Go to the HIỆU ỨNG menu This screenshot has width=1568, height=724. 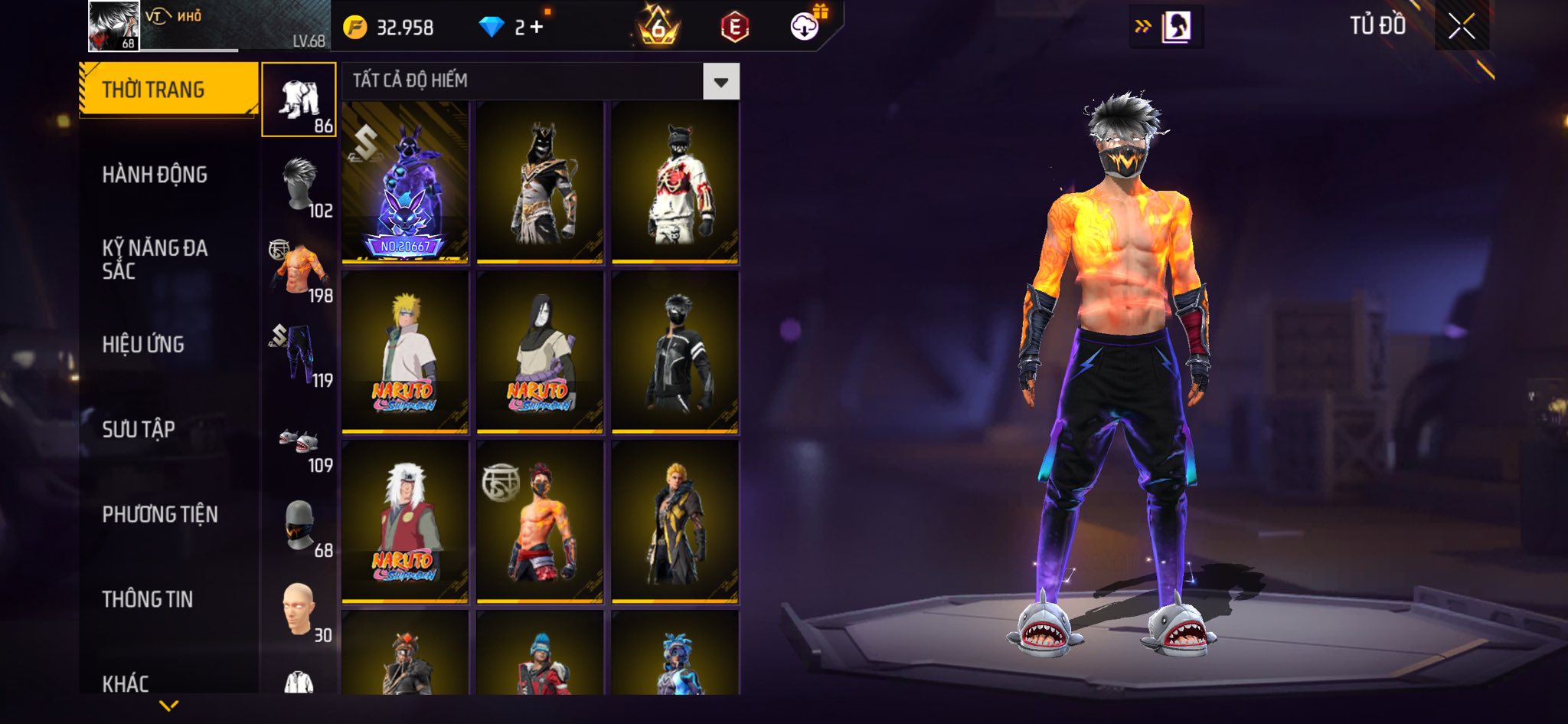pos(143,345)
